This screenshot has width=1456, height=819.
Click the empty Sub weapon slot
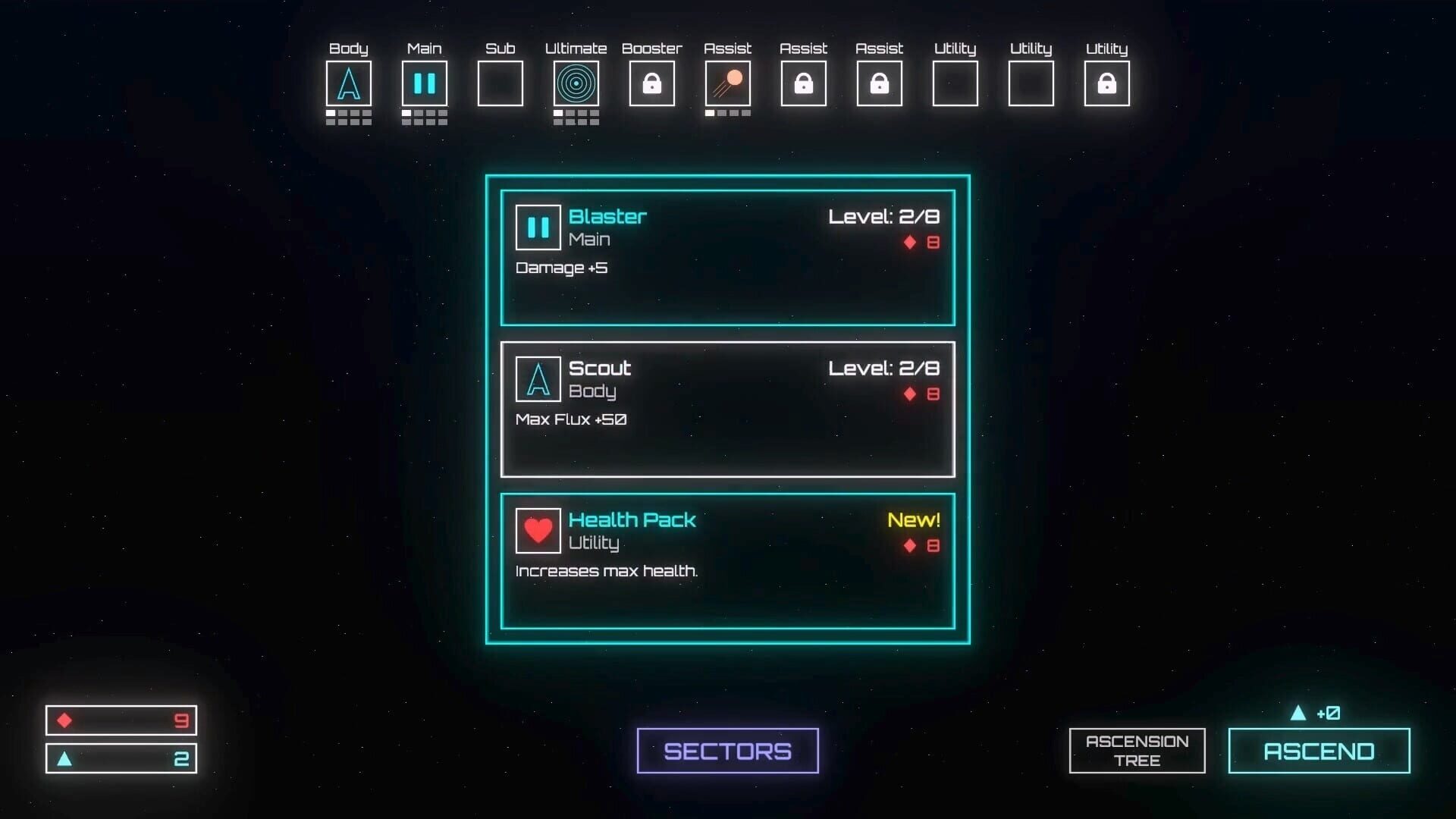[500, 83]
